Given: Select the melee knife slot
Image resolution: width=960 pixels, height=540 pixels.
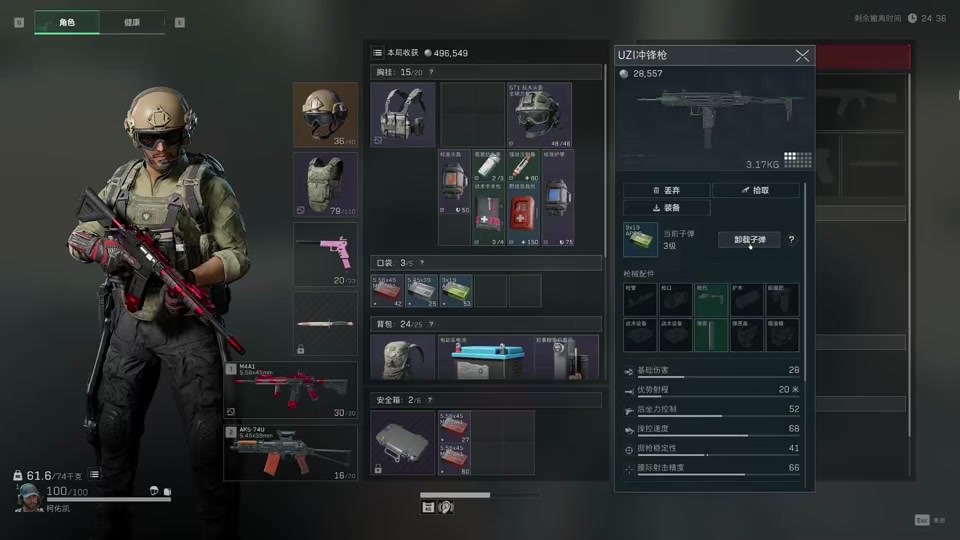Looking at the screenshot, I should click(x=325, y=324).
